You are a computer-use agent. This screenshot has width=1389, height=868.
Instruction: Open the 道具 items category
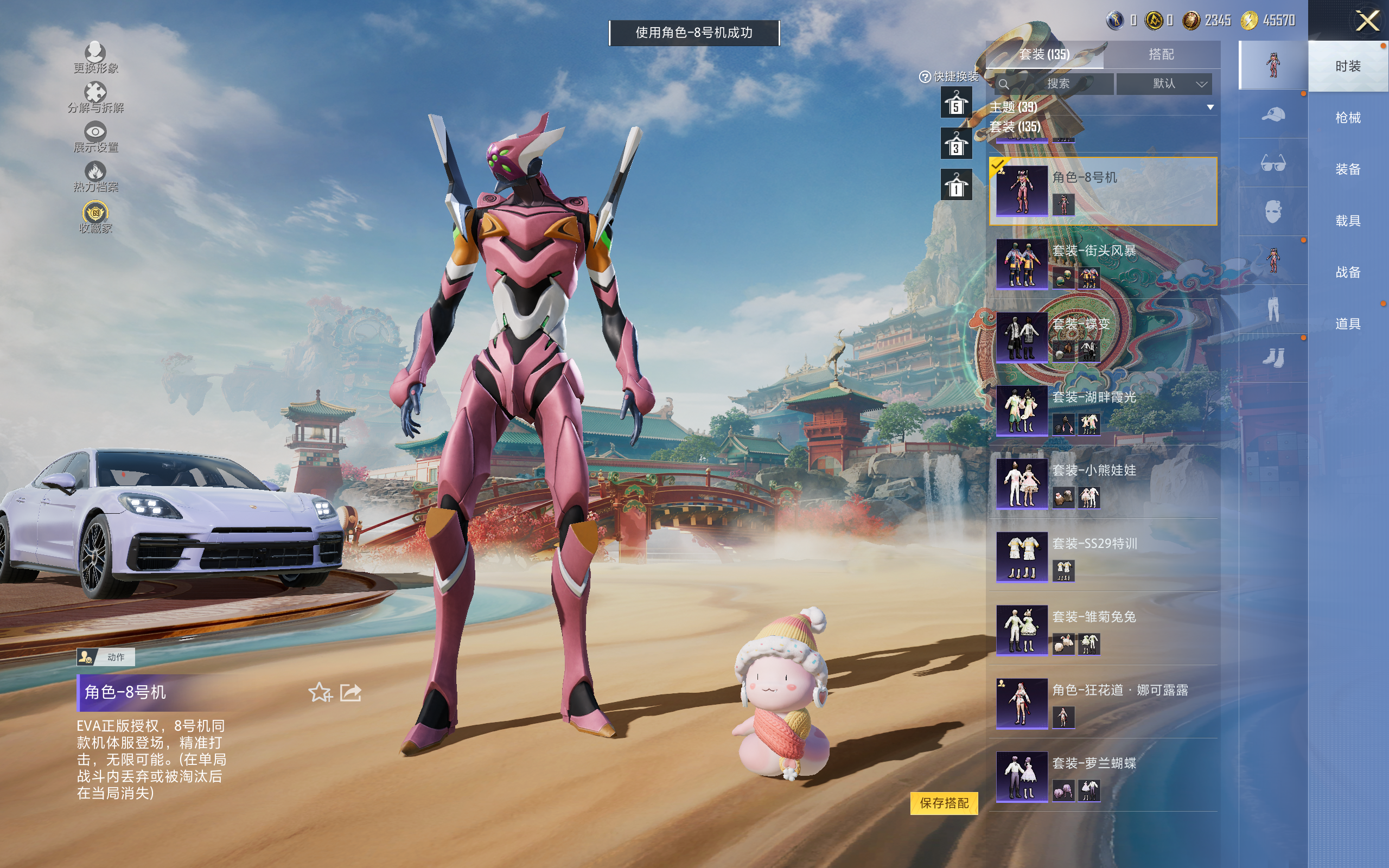pyautogui.click(x=1348, y=324)
